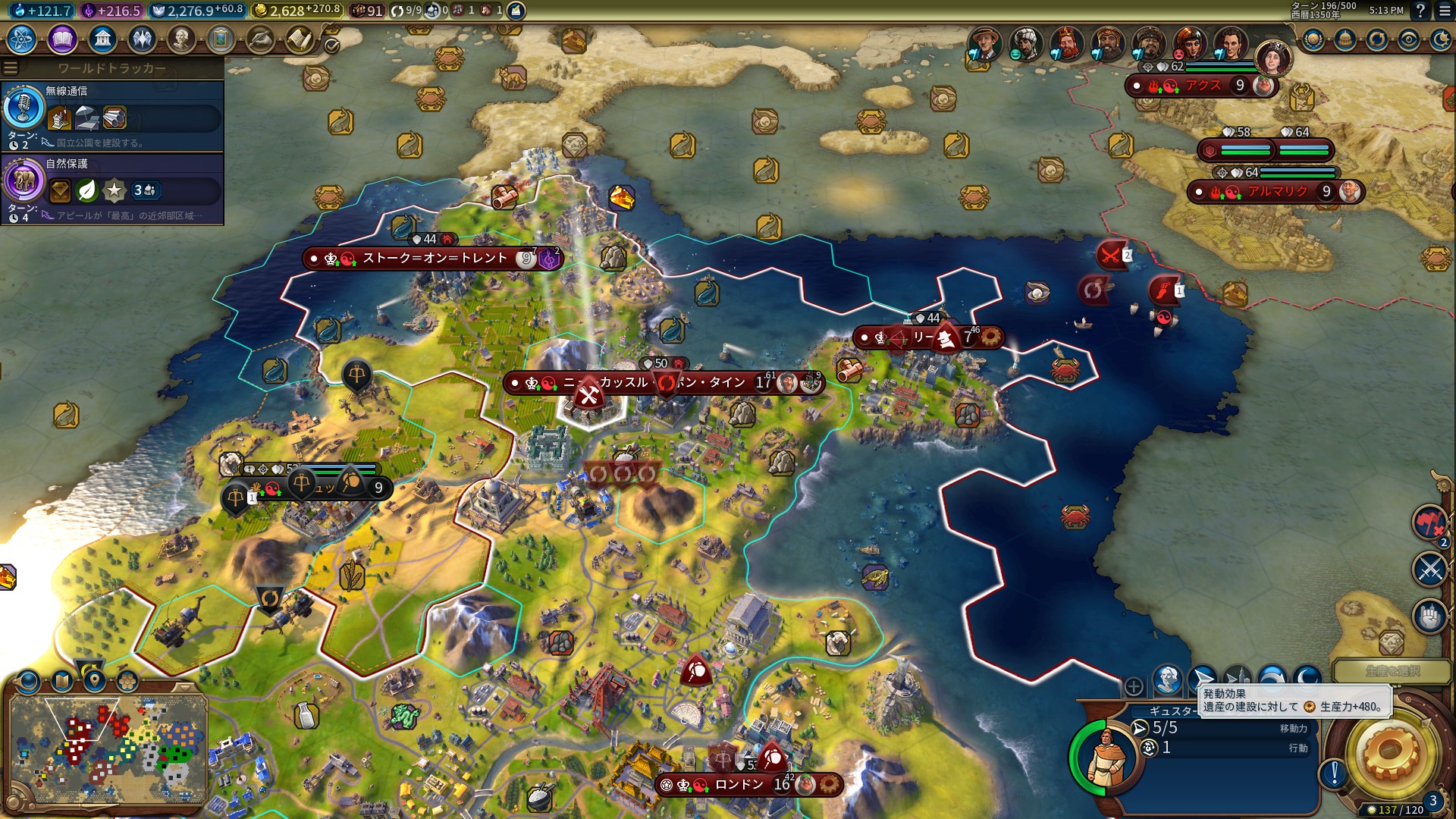This screenshot has height=819, width=1456.
Task: Open the help question mark button
Action: (x=1420, y=11)
